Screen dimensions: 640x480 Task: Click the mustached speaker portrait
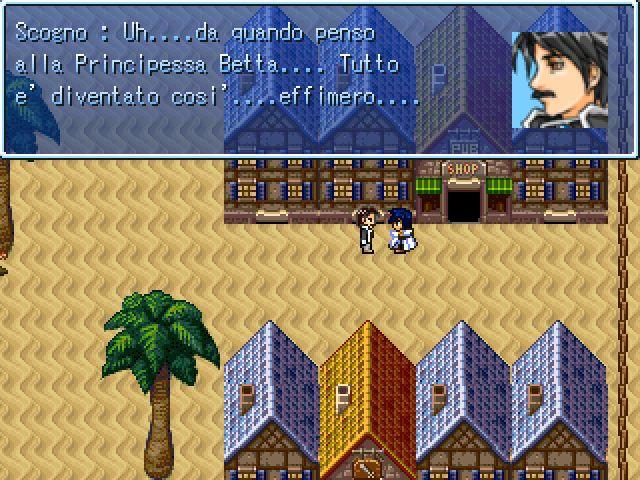pos(559,79)
